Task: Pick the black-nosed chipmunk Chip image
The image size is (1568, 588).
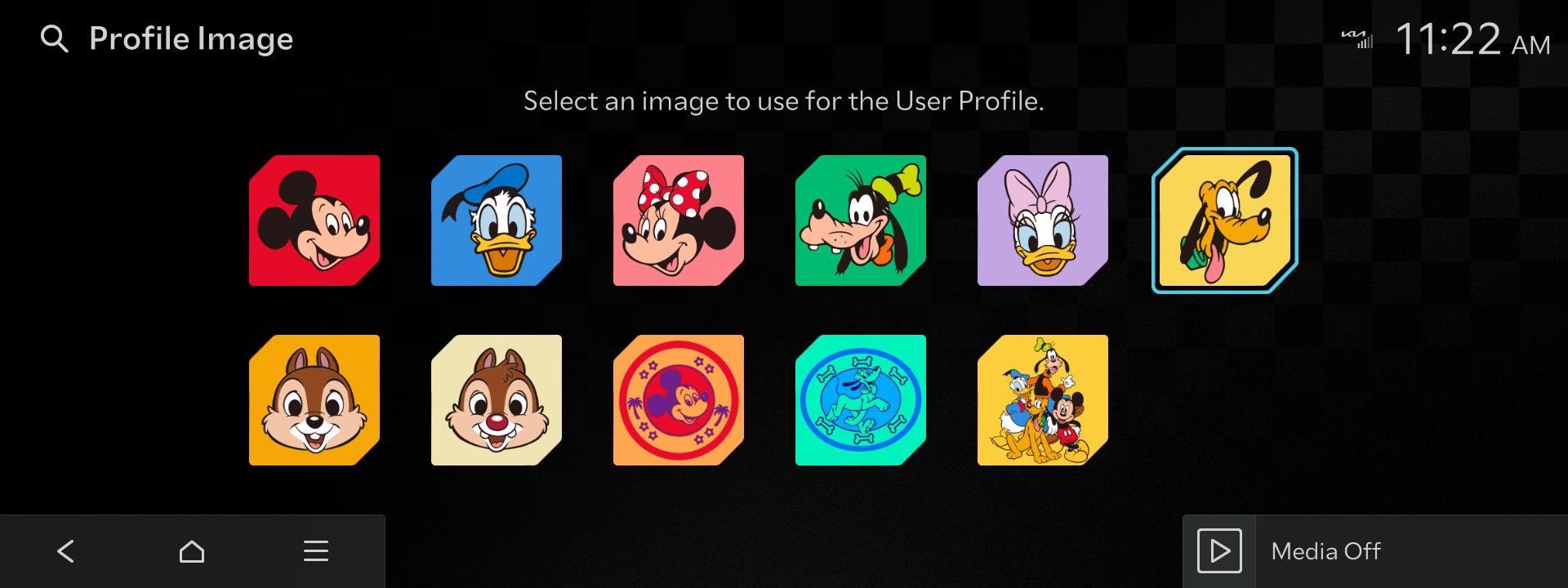Action: point(314,400)
